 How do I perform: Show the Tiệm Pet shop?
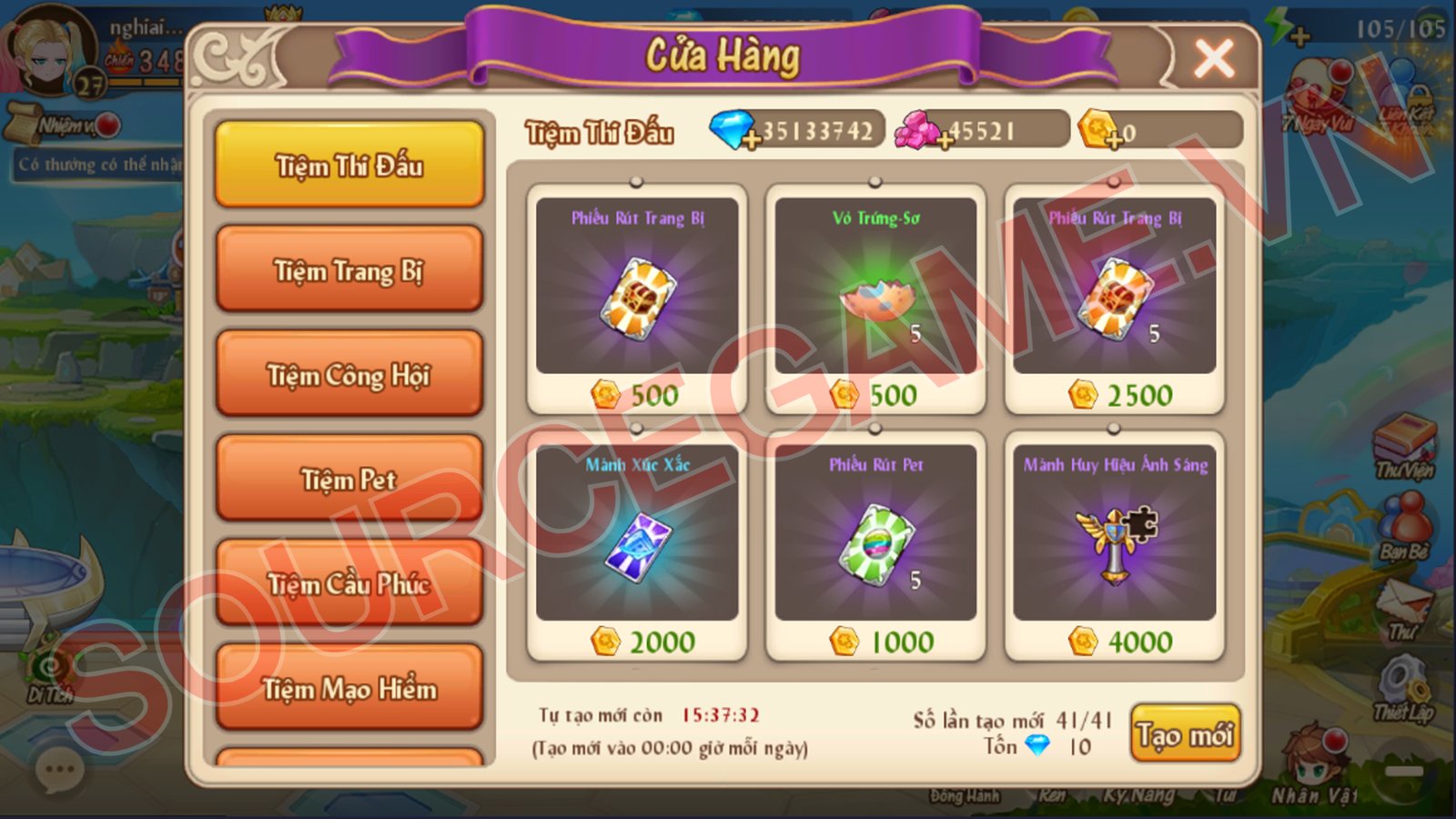[x=349, y=480]
